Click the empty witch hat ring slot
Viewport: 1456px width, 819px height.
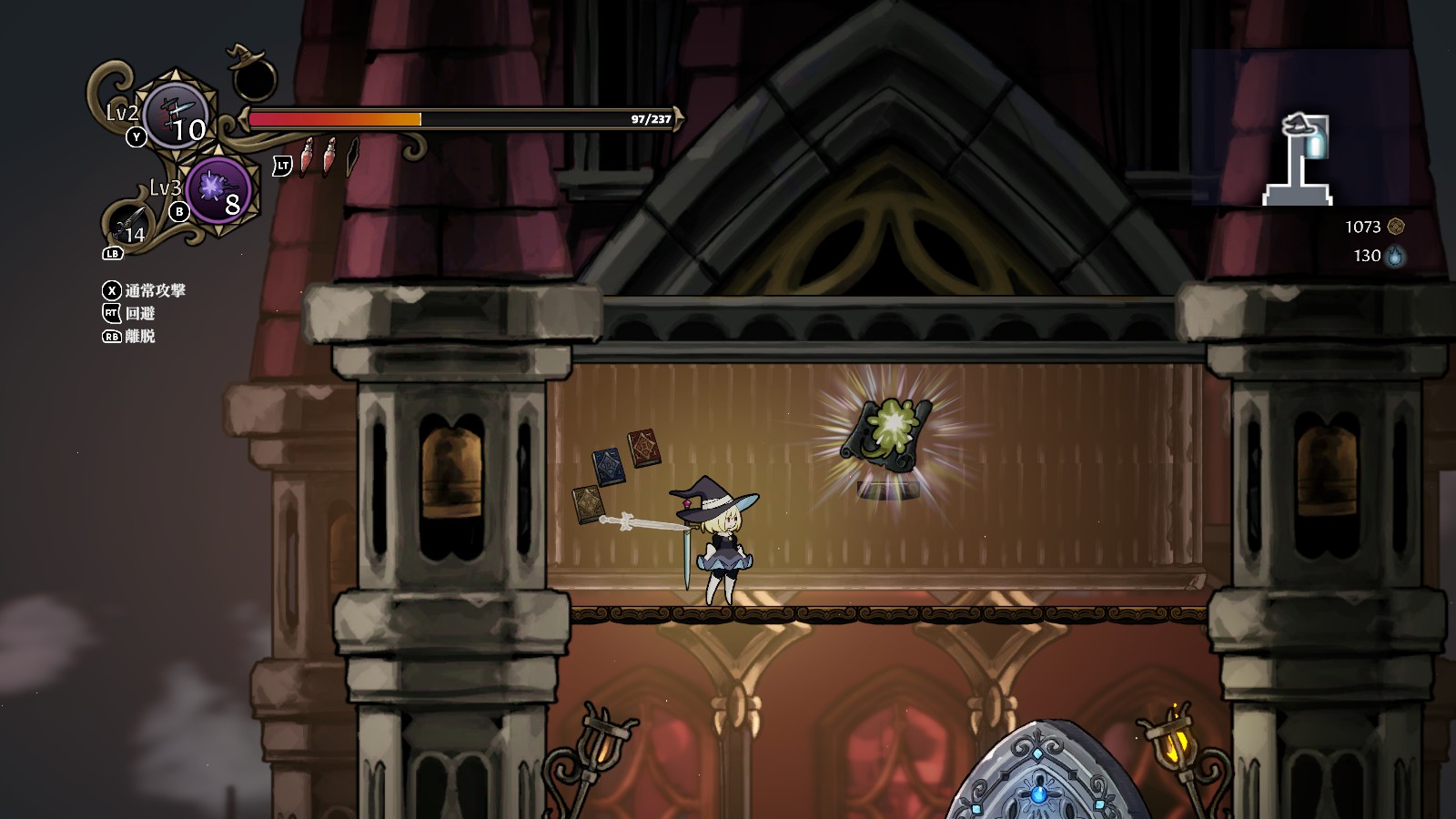coord(253,76)
